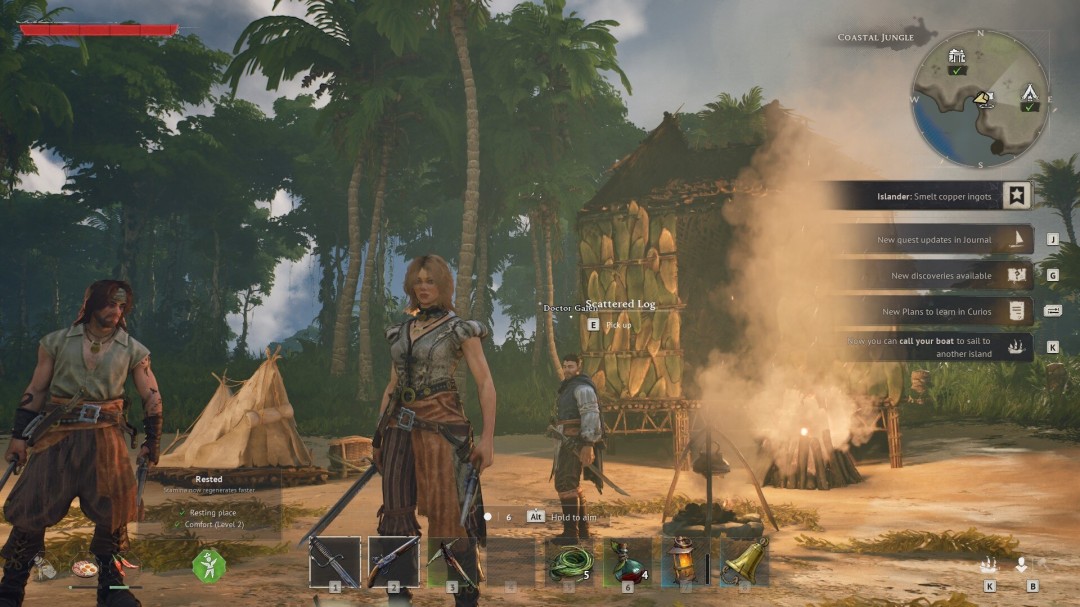Select the green rope coil slot
The width and height of the screenshot is (1080, 607).
pyautogui.click(x=570, y=561)
